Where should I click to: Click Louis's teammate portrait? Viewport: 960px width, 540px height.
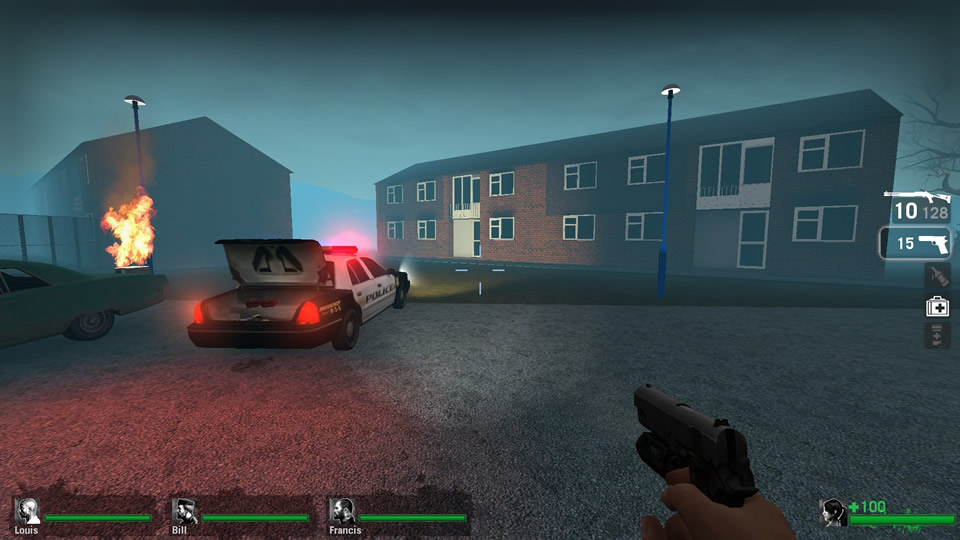(27, 511)
